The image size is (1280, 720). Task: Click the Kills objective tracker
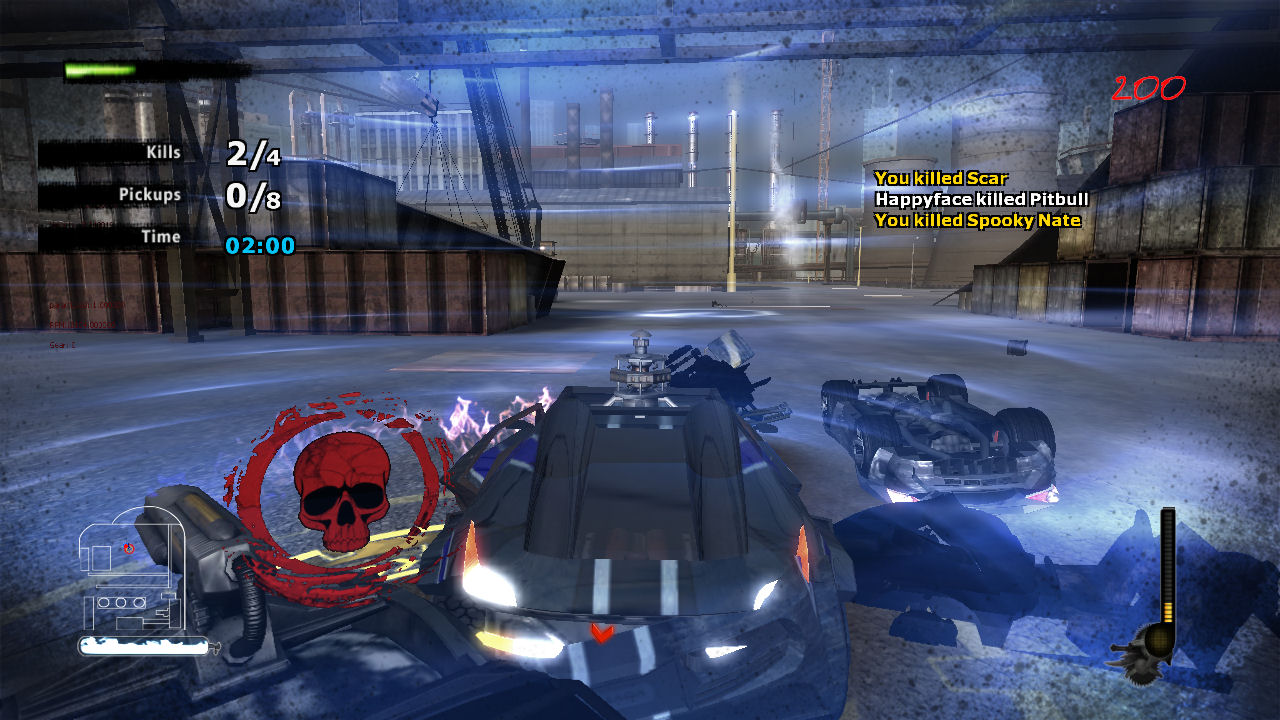tap(160, 153)
